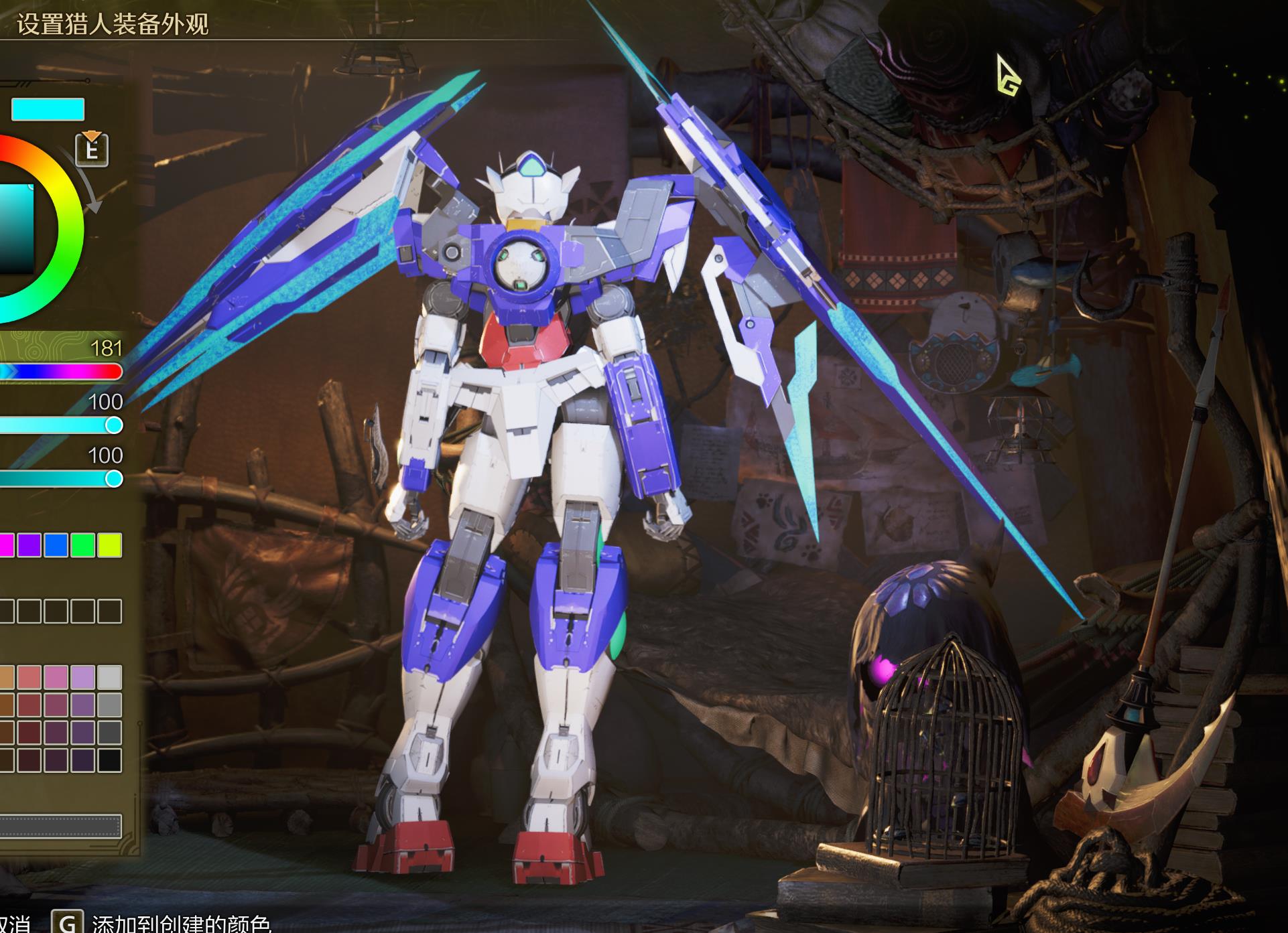Select the light gray palette swatch
The image size is (1288, 933).
coord(109,677)
